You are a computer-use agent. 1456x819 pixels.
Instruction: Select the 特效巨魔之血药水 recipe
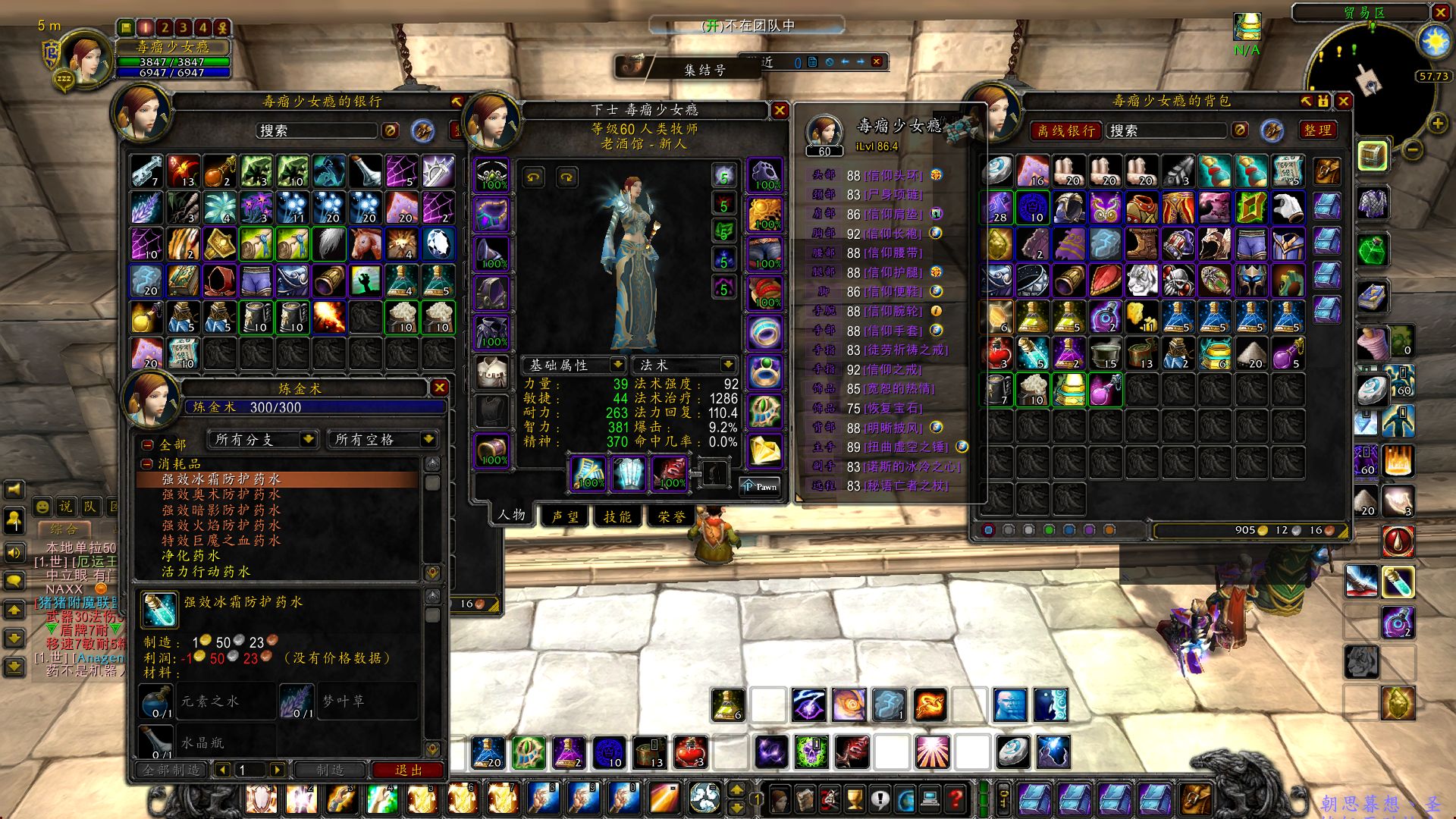pos(221,541)
